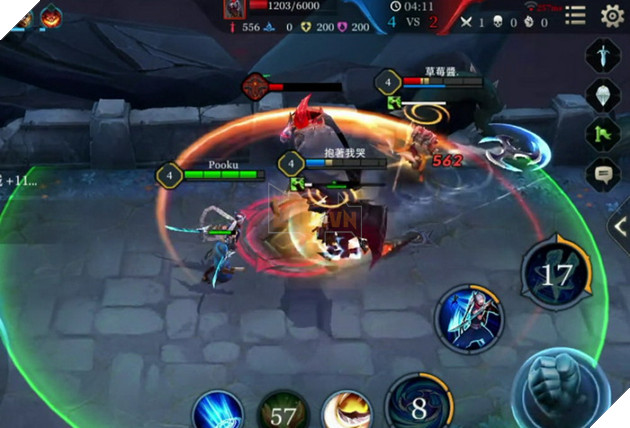Tap the orange and white recall icon
The width and height of the screenshot is (630, 428).
pos(346,413)
